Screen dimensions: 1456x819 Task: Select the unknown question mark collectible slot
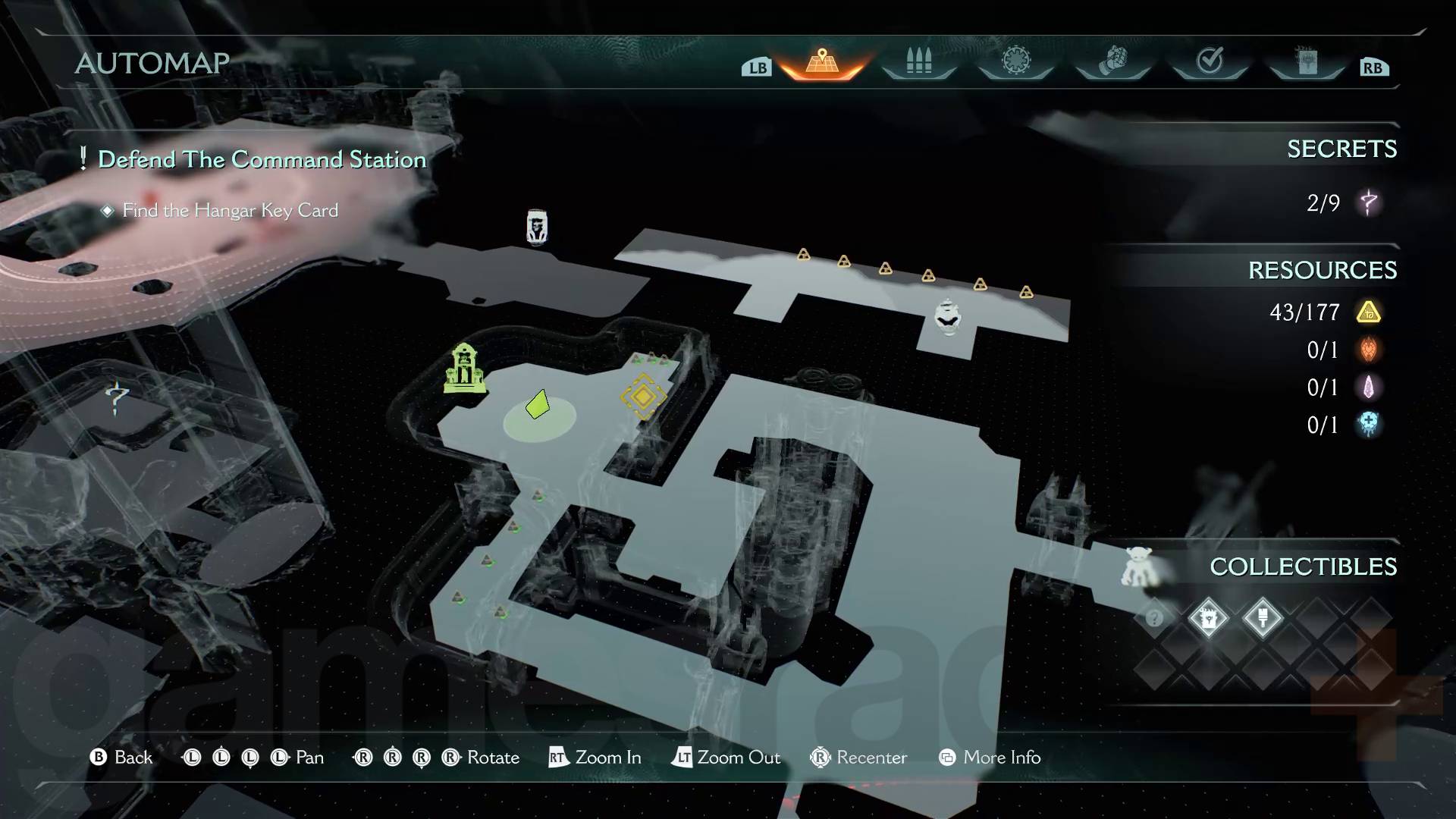[x=1154, y=618]
